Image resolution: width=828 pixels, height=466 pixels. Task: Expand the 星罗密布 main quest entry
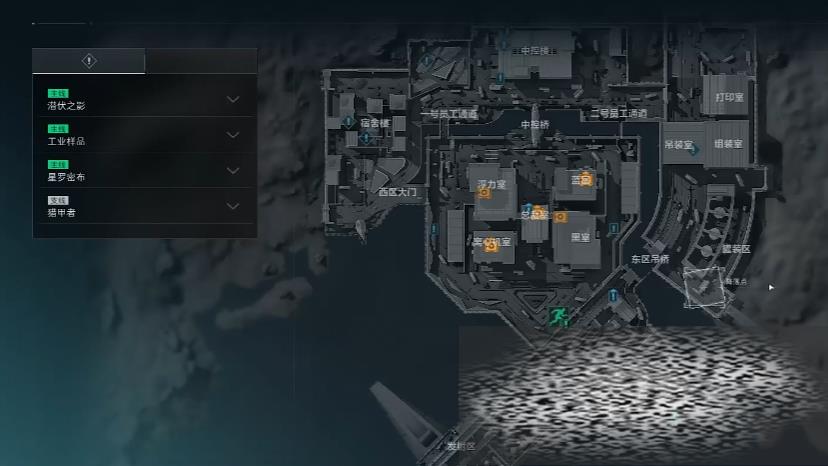click(232, 171)
